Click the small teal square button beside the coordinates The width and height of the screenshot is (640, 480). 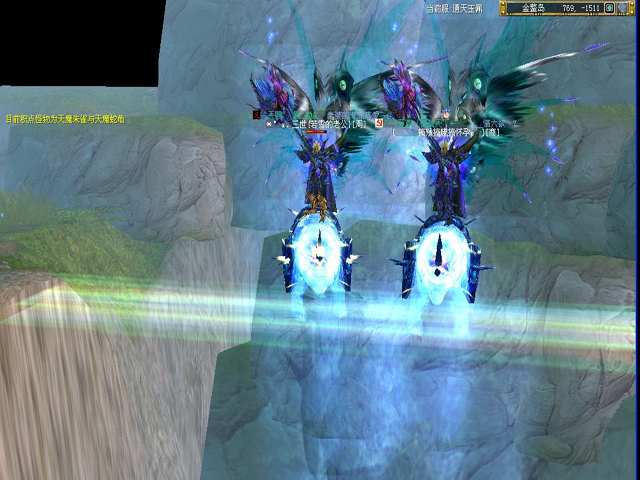click(x=609, y=8)
